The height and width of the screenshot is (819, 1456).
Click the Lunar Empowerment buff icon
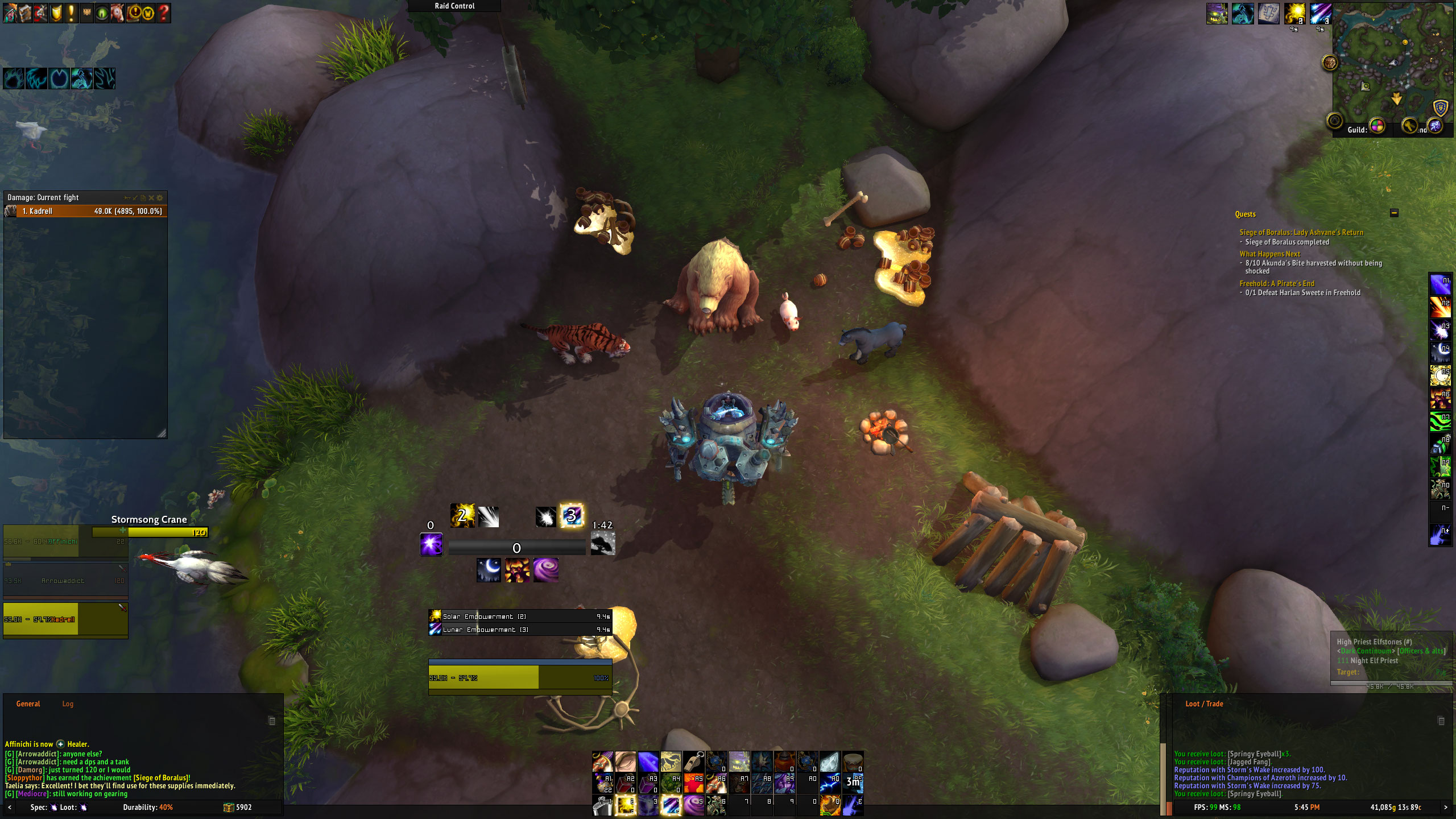click(x=1321, y=14)
